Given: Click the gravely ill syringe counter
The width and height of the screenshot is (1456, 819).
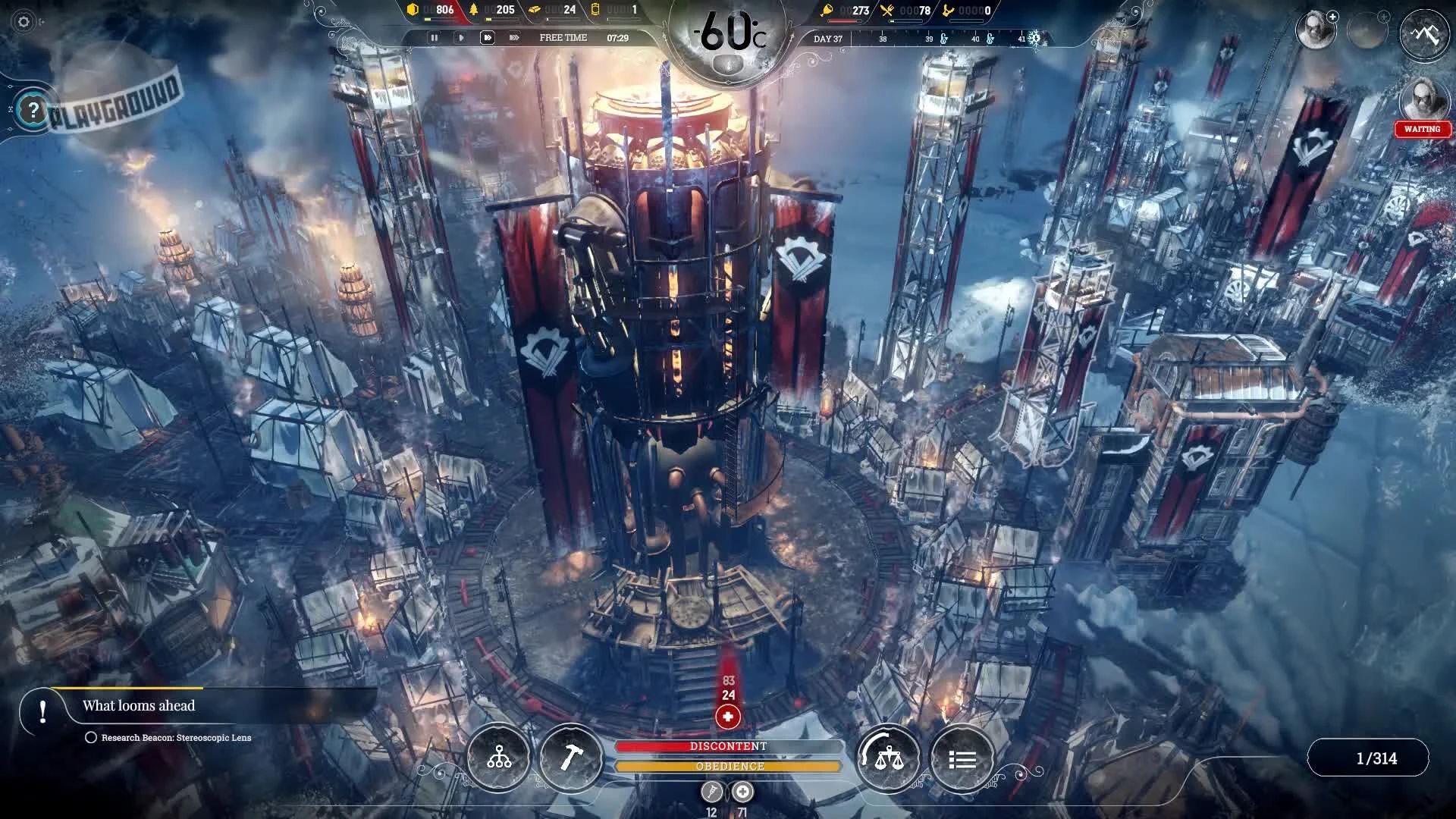Looking at the screenshot, I should point(710,792).
